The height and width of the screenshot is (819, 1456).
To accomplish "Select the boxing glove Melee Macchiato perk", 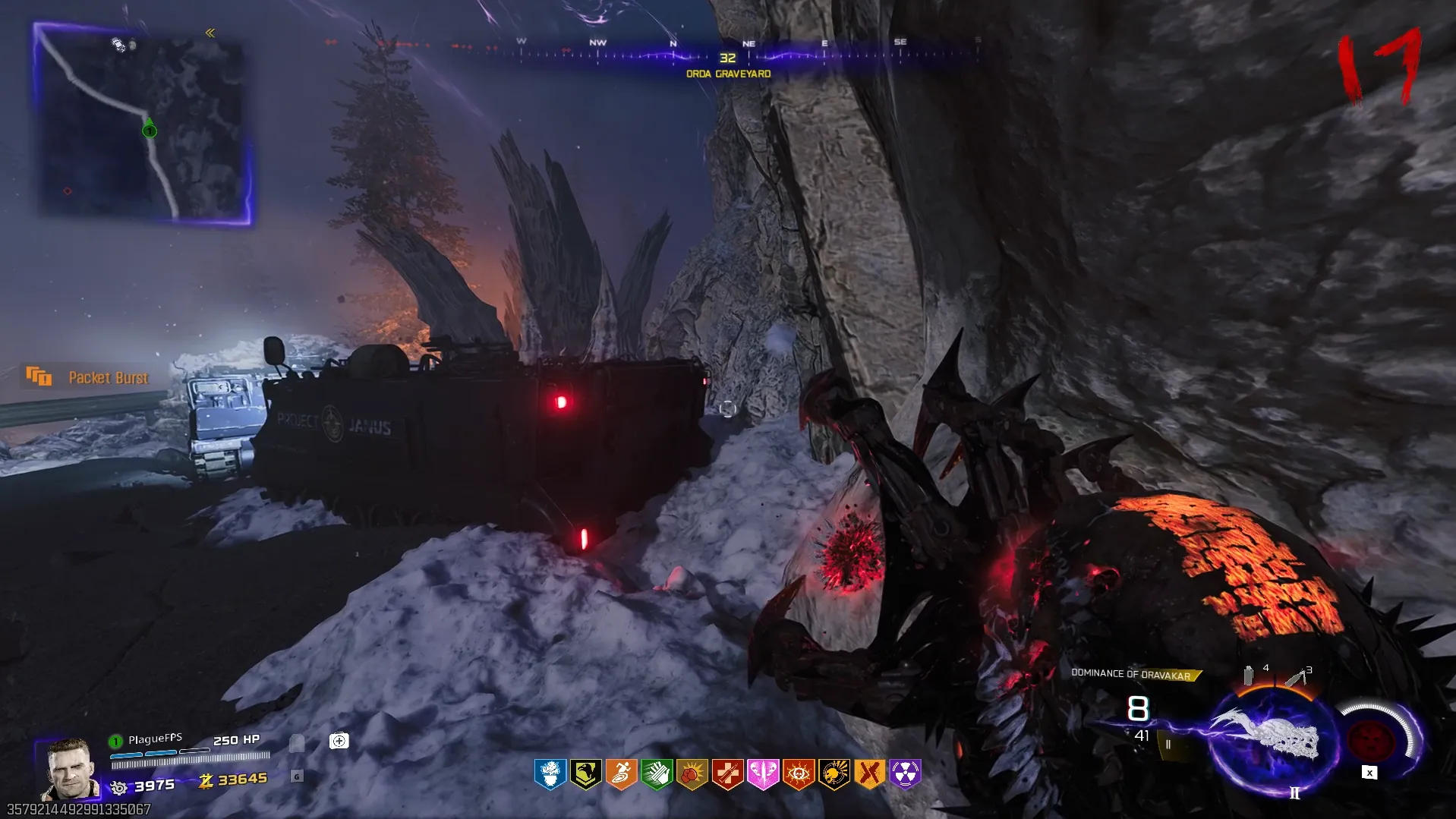I will (x=692, y=773).
